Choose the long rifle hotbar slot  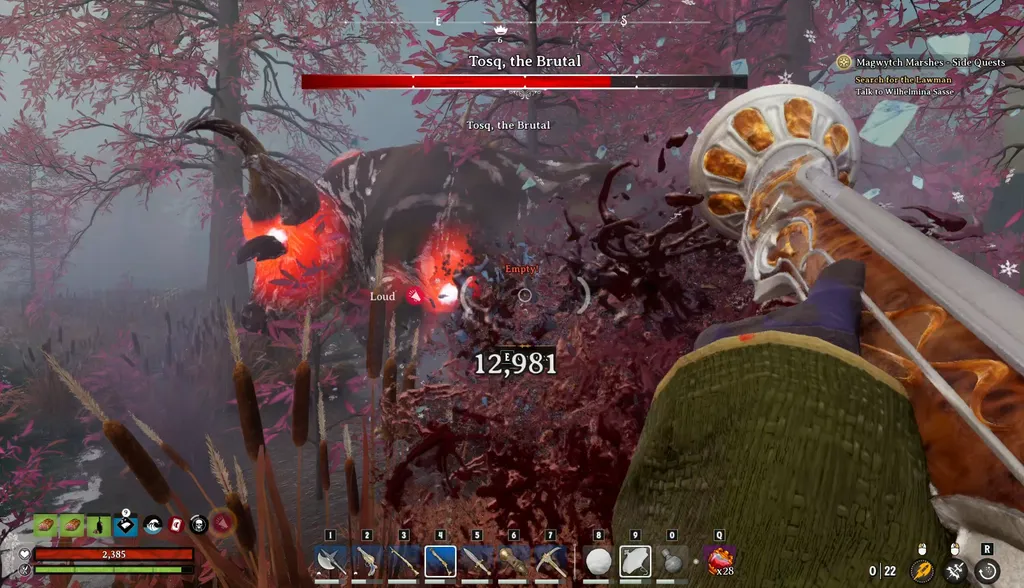click(404, 561)
